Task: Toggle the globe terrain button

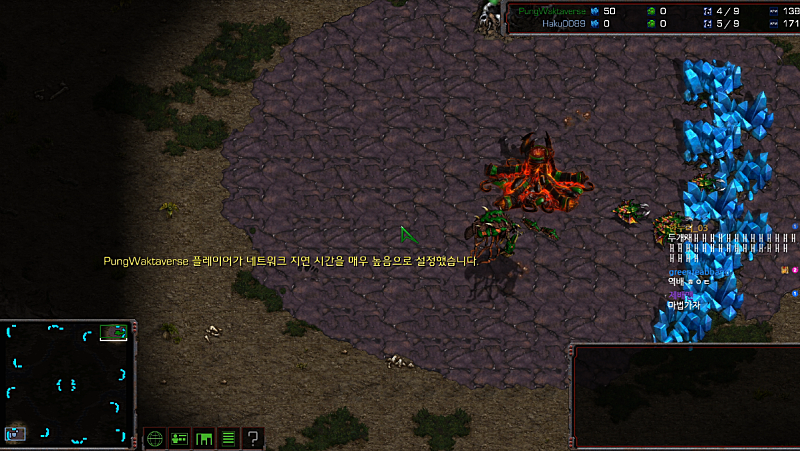Action: coord(155,438)
